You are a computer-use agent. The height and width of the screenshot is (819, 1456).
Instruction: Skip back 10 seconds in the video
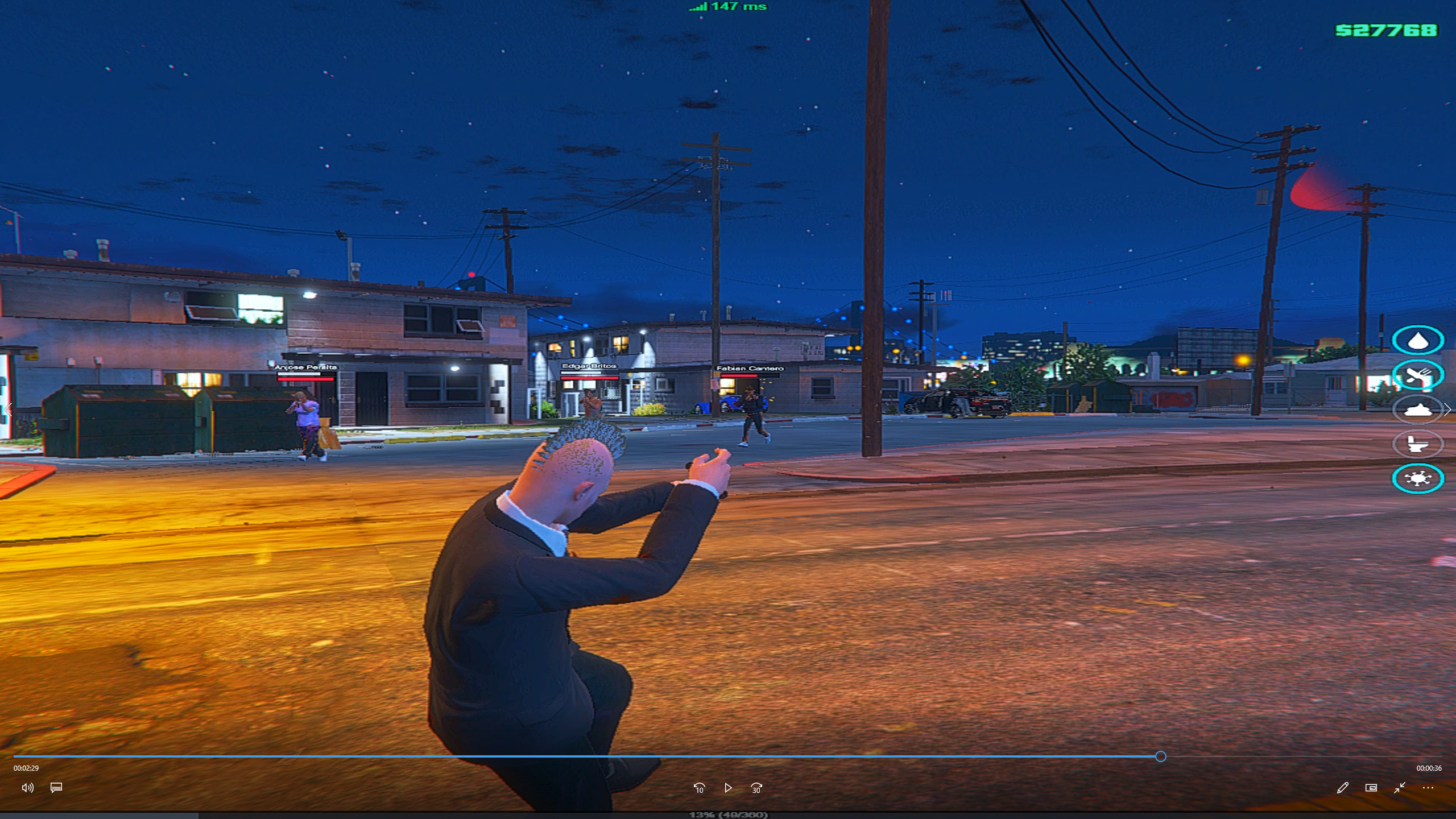pyautogui.click(x=699, y=788)
